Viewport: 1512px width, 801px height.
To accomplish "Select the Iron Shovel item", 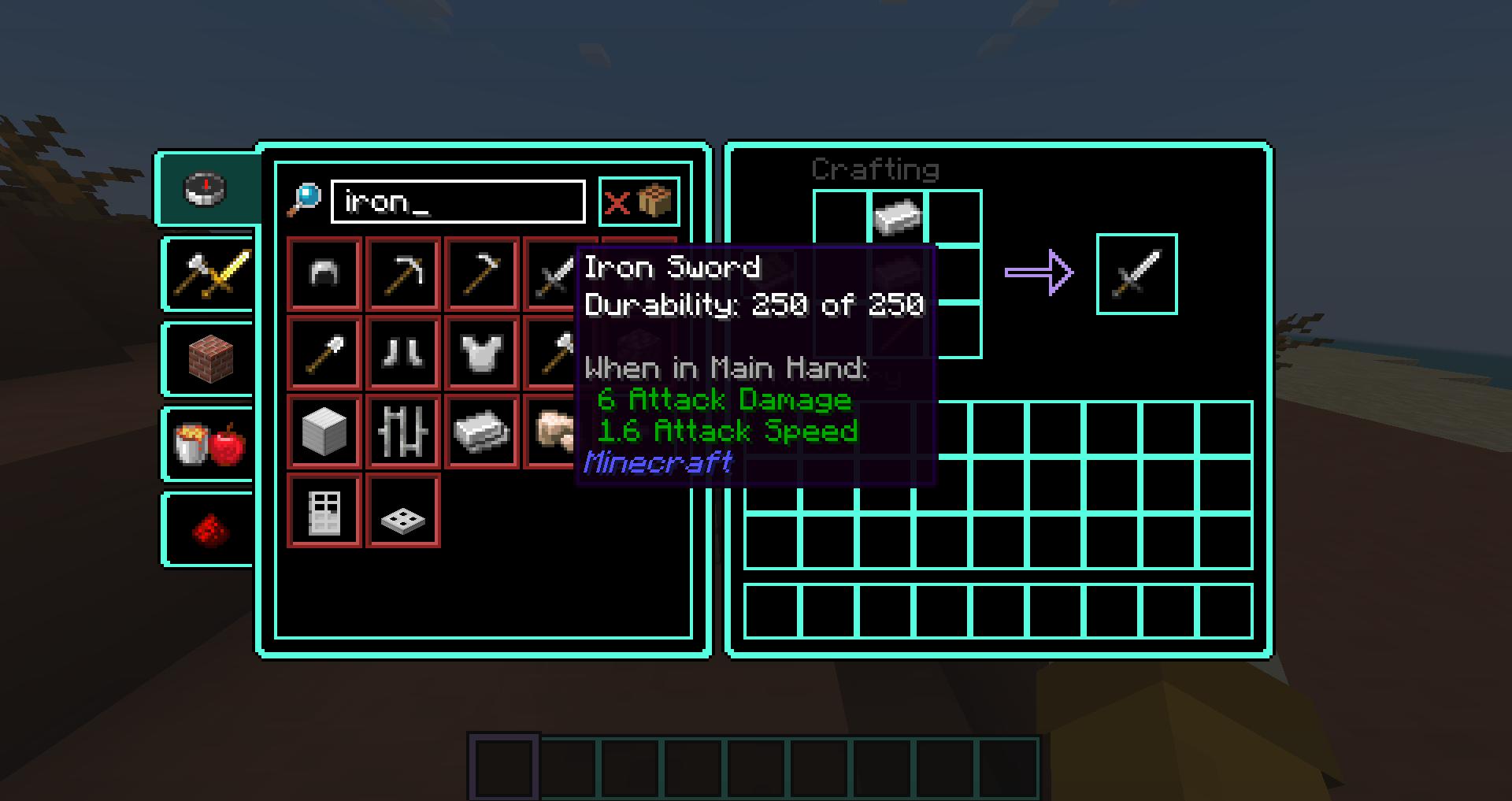I will tap(324, 352).
